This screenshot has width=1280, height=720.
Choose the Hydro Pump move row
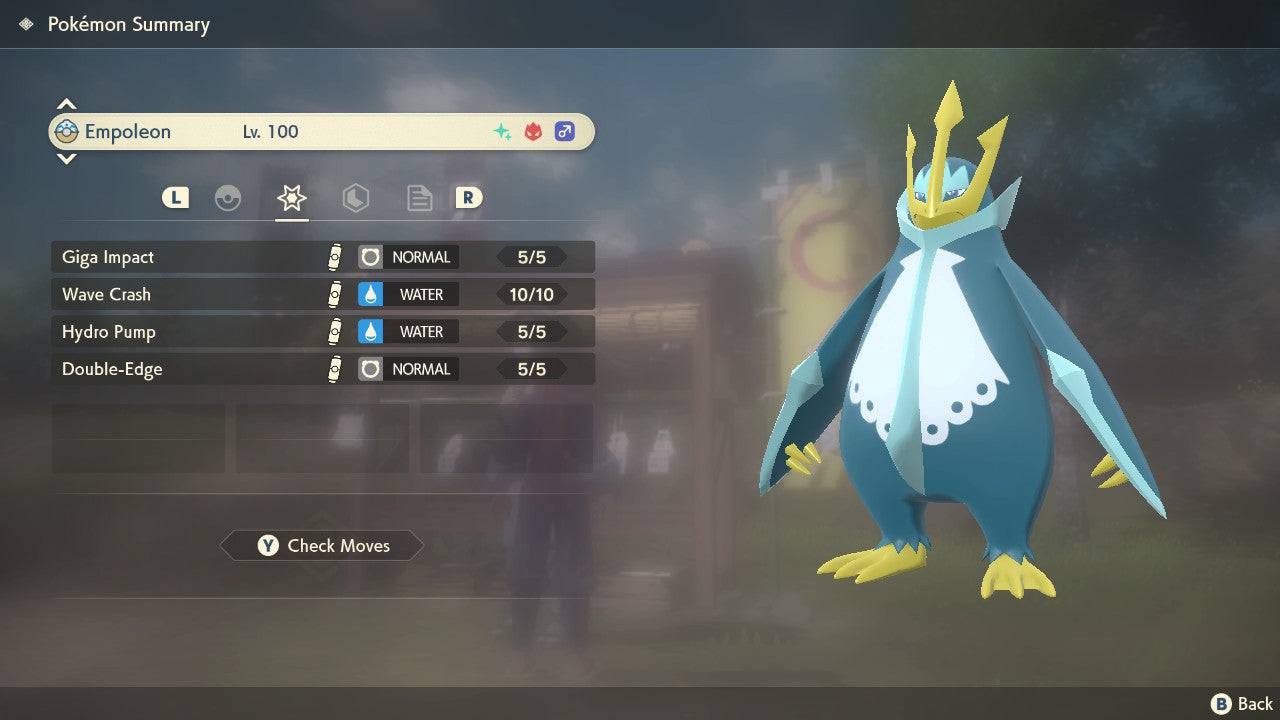(322, 332)
